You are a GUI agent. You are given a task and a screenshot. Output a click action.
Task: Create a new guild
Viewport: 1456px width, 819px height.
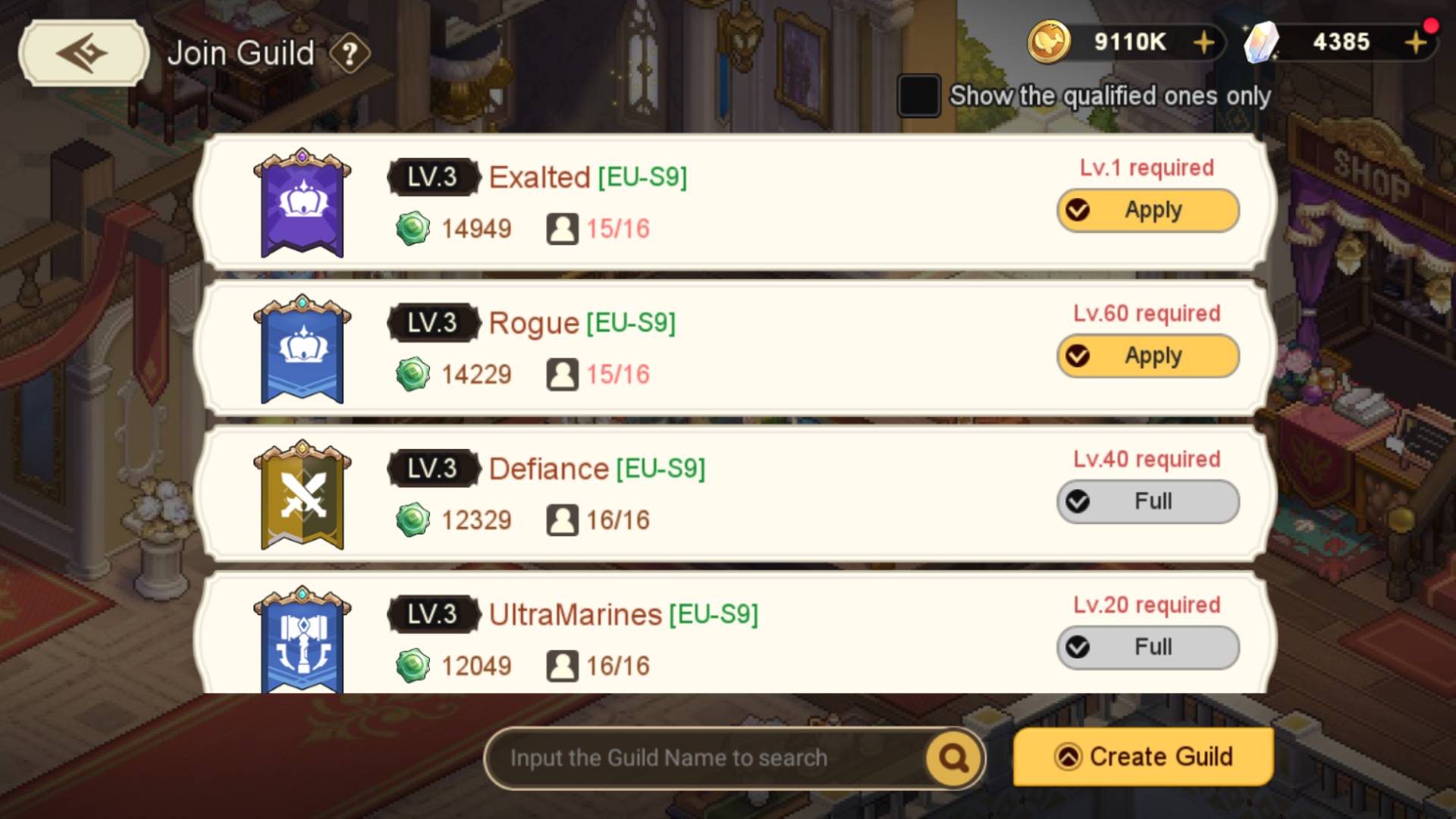(1143, 757)
